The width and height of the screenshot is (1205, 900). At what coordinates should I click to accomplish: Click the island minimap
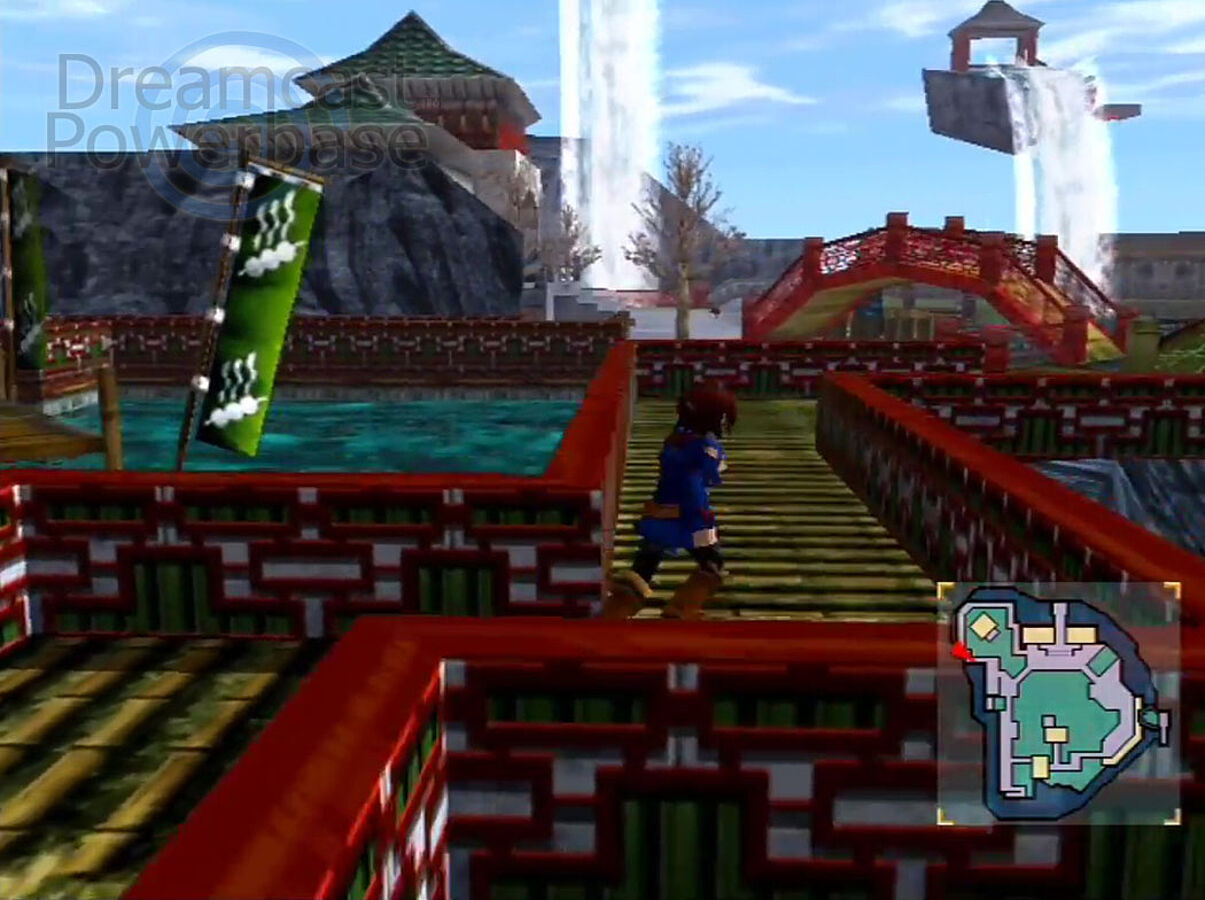point(1058,703)
